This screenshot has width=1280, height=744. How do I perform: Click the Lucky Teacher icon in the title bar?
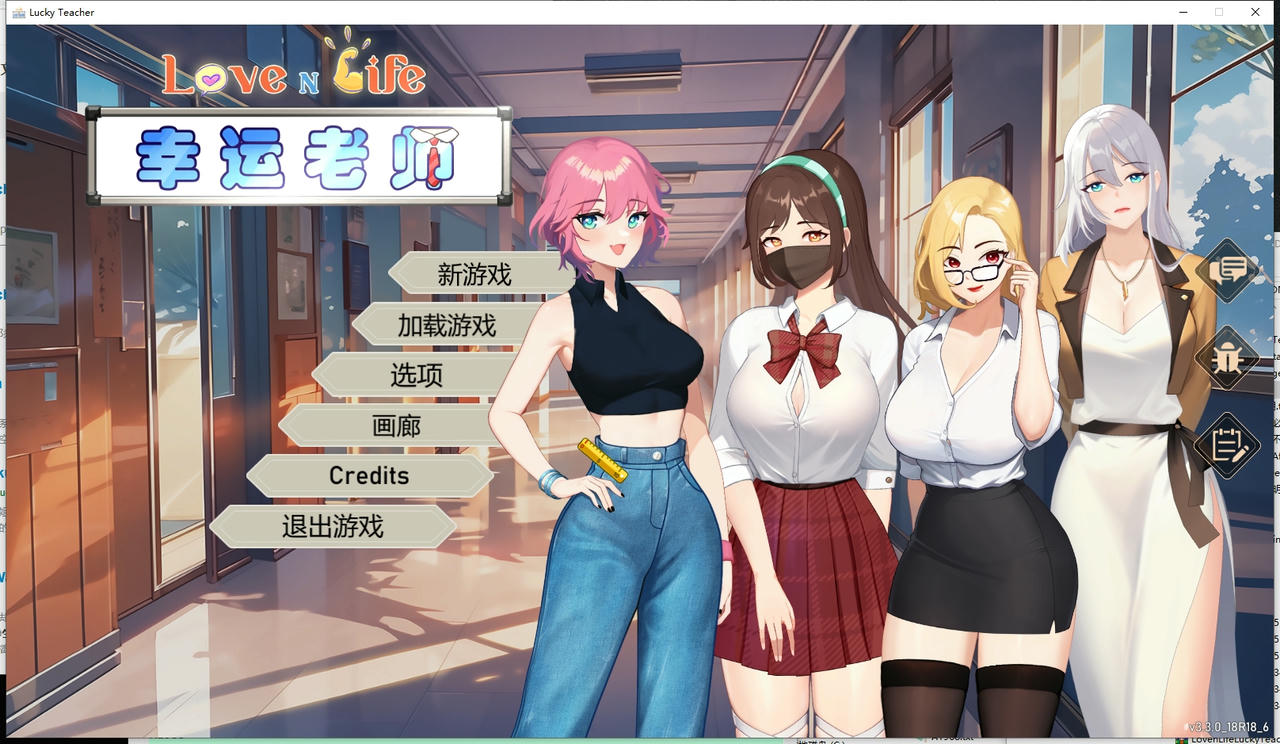coord(17,12)
